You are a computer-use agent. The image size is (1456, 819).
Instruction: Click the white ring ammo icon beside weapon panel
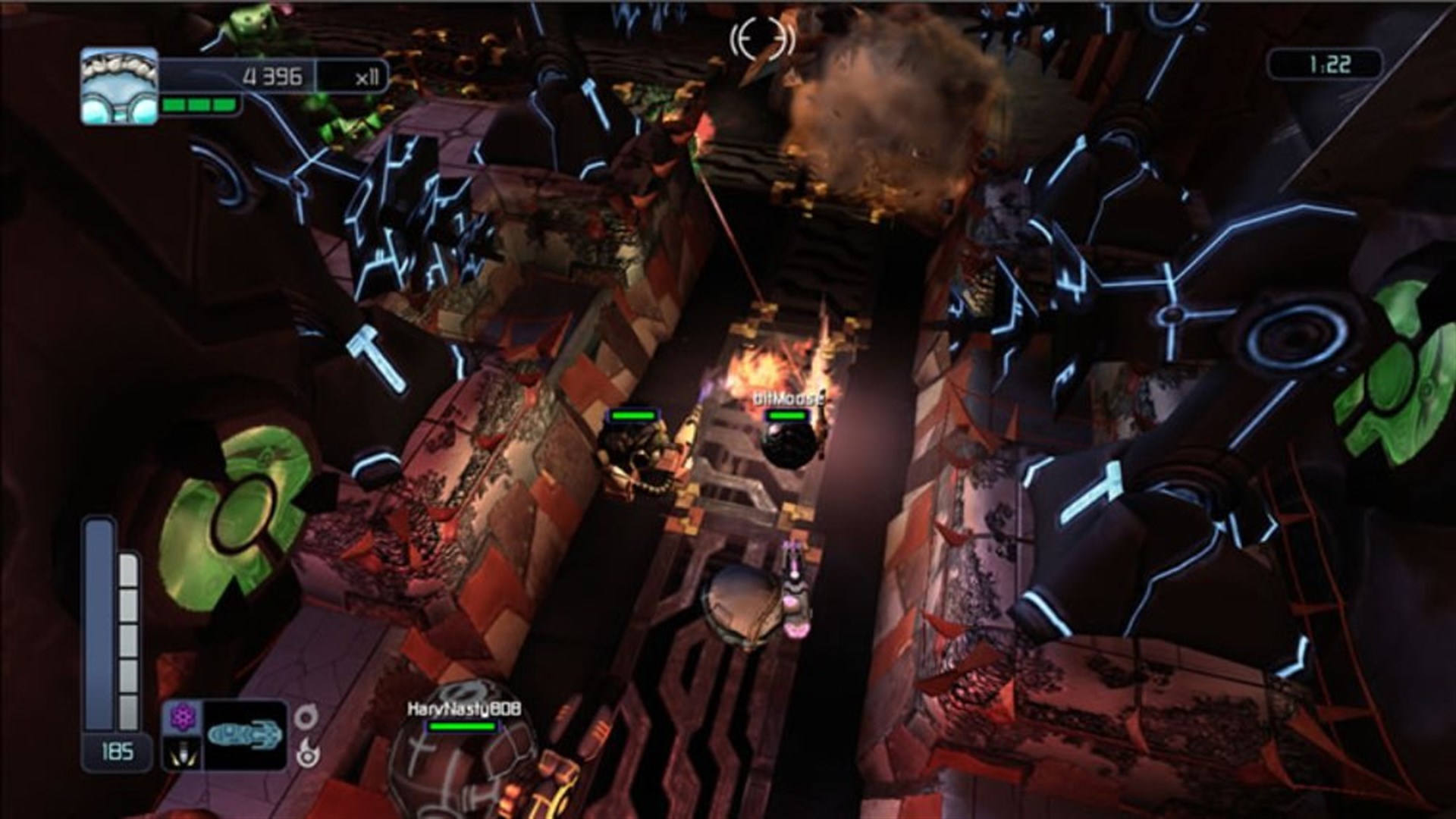(x=306, y=715)
